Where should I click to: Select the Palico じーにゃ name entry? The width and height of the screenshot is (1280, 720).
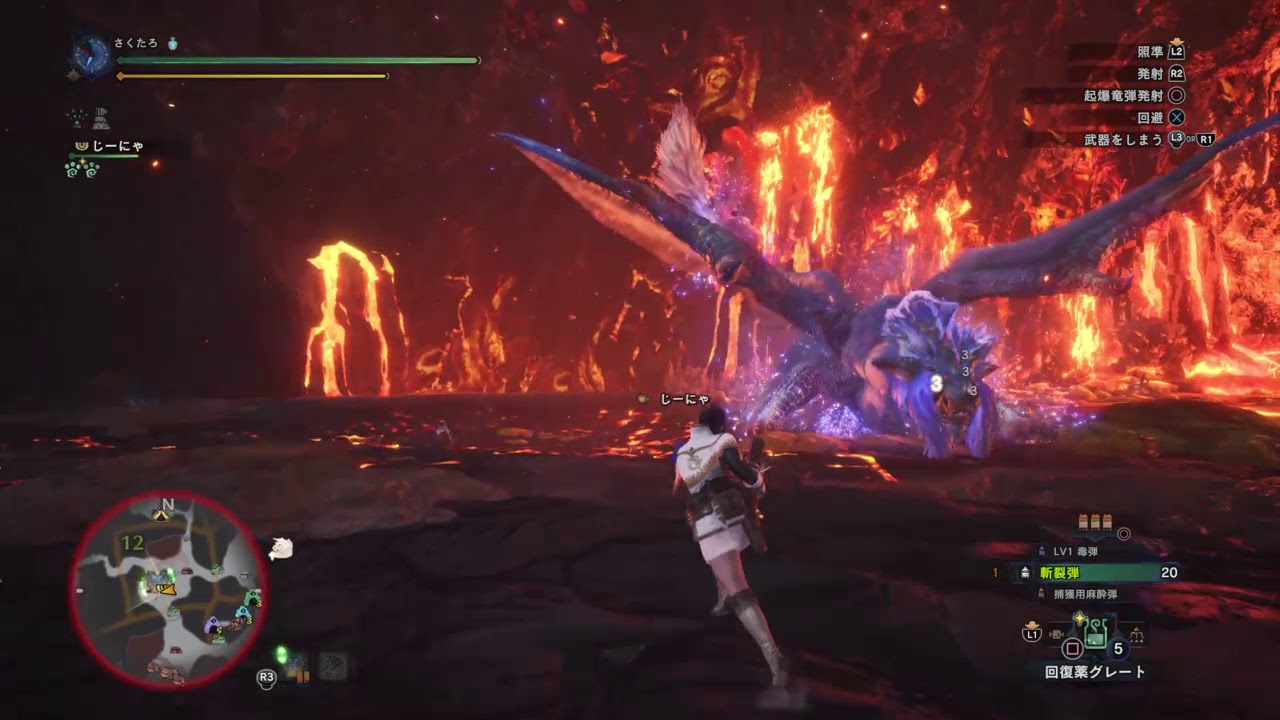(117, 146)
